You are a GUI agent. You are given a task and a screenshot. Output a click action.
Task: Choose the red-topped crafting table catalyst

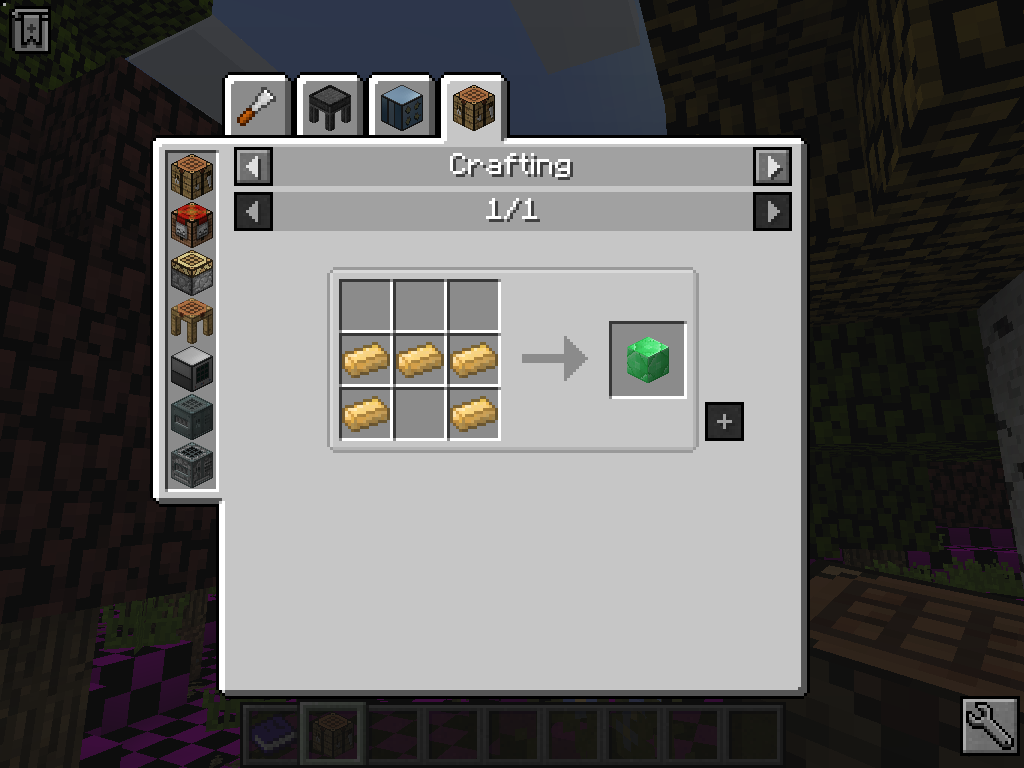point(191,224)
